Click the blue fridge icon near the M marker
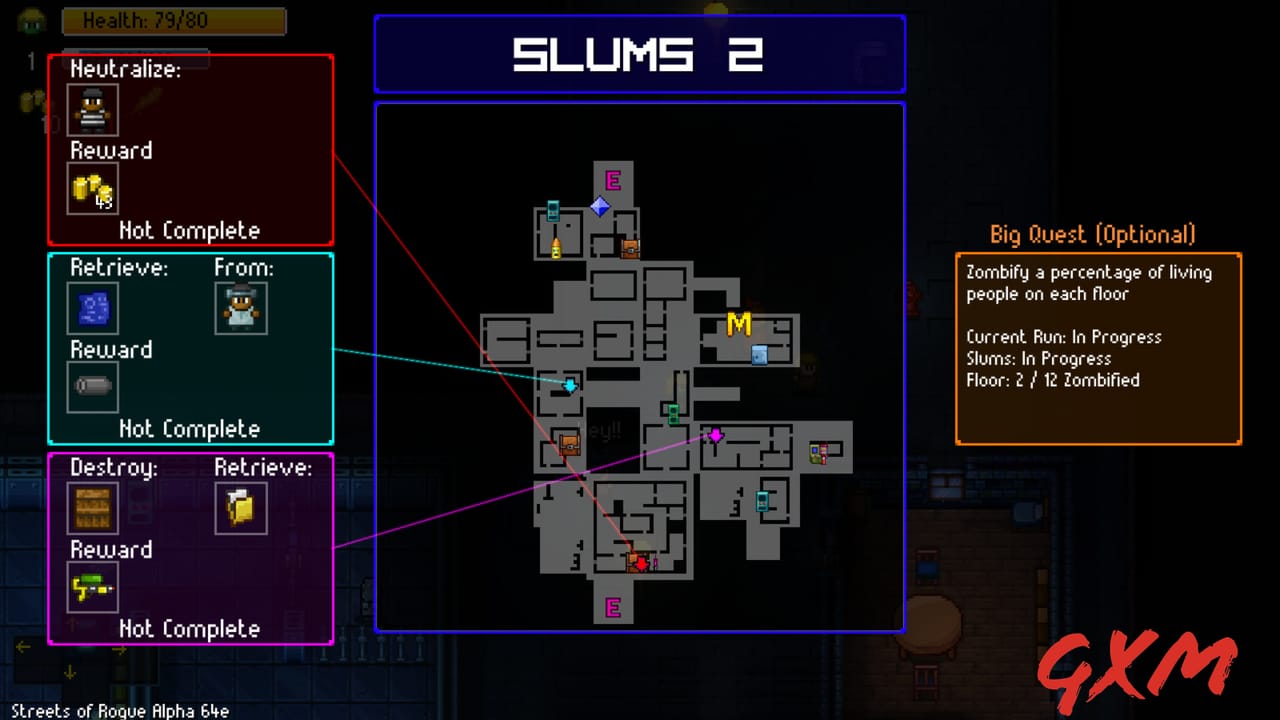This screenshot has width=1280, height=720. coord(759,355)
